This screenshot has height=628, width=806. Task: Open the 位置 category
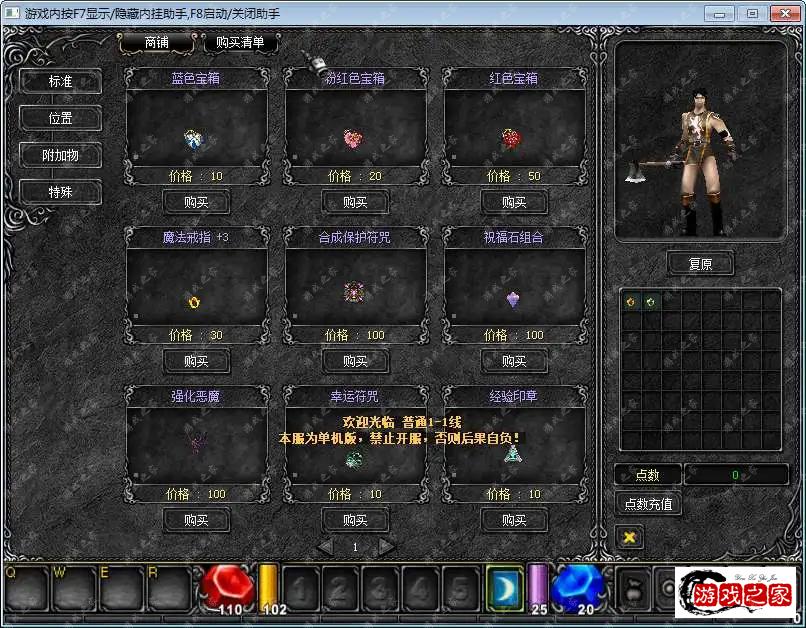point(60,118)
